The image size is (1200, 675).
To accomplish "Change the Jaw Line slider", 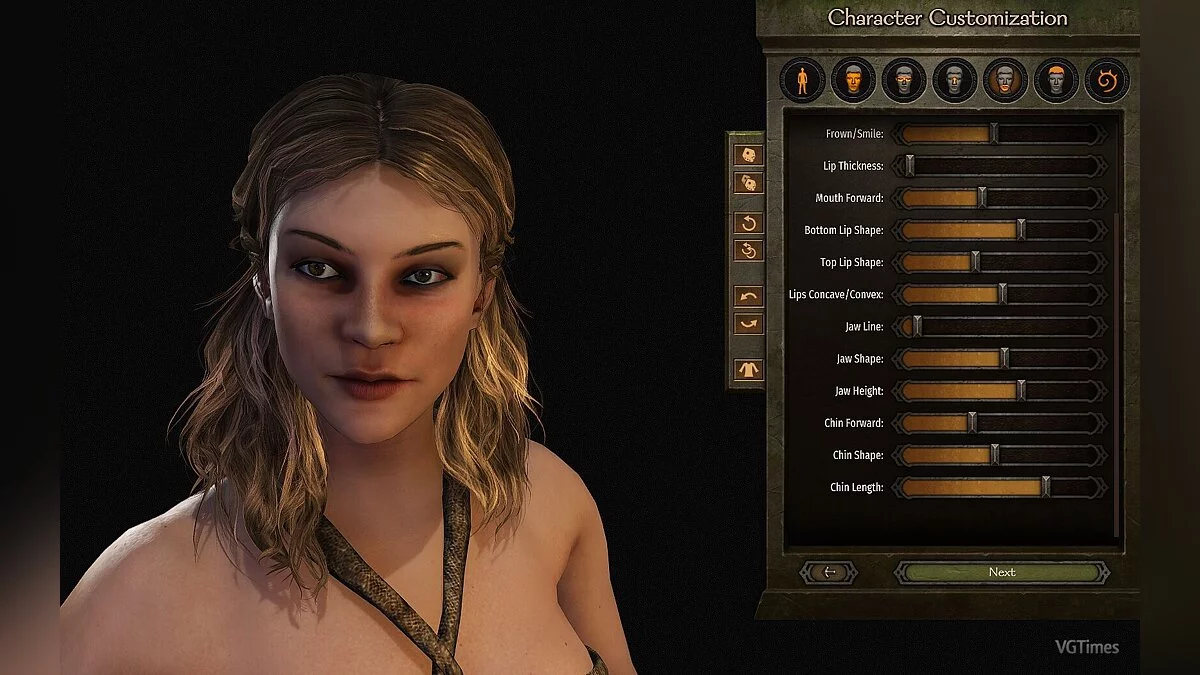I will pyautogui.click(x=917, y=327).
